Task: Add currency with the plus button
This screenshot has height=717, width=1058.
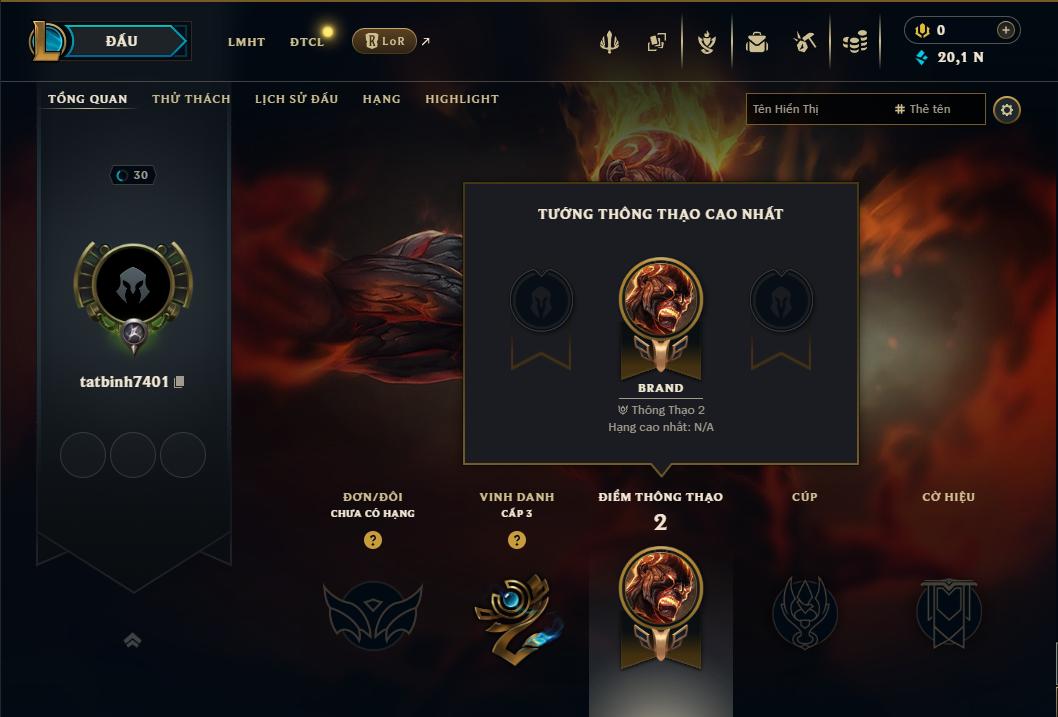Action: [1005, 30]
